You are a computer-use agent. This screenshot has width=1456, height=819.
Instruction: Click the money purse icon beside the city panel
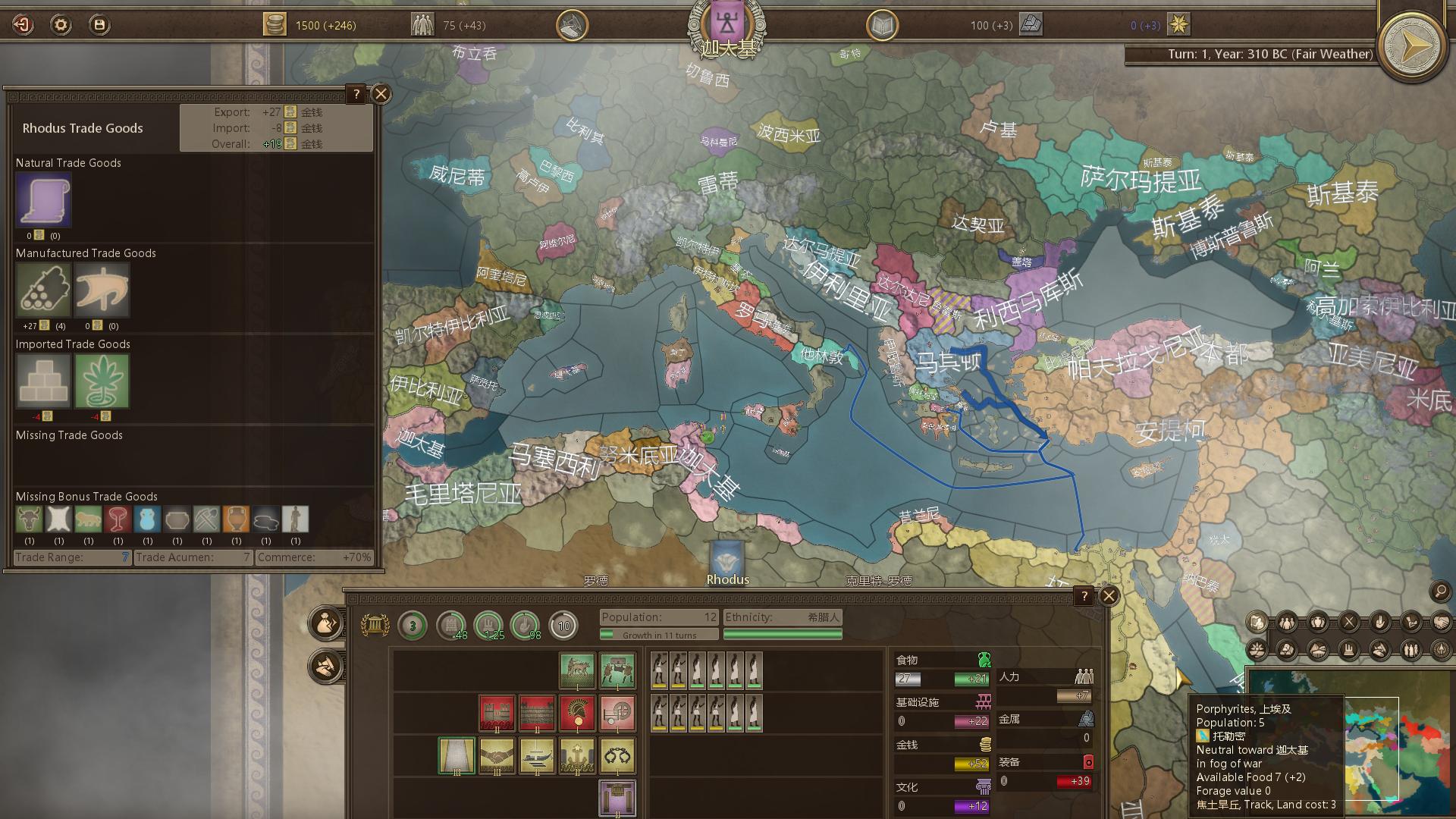pos(324,623)
